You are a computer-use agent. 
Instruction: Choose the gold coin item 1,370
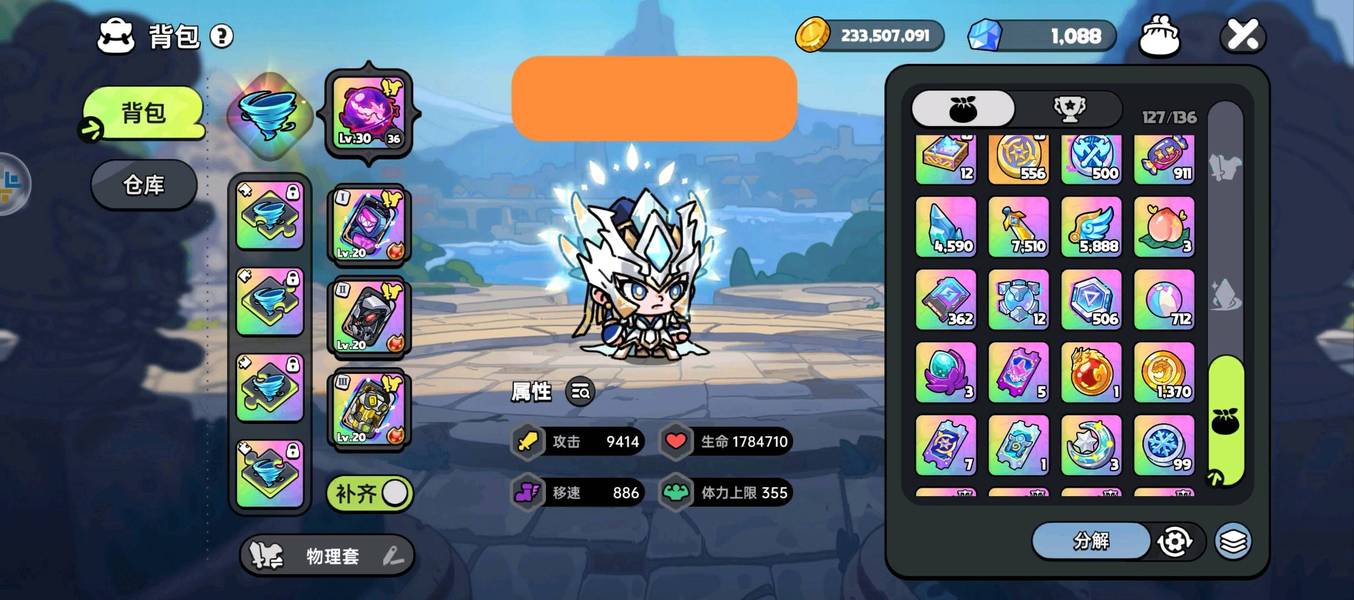[x=1164, y=372]
